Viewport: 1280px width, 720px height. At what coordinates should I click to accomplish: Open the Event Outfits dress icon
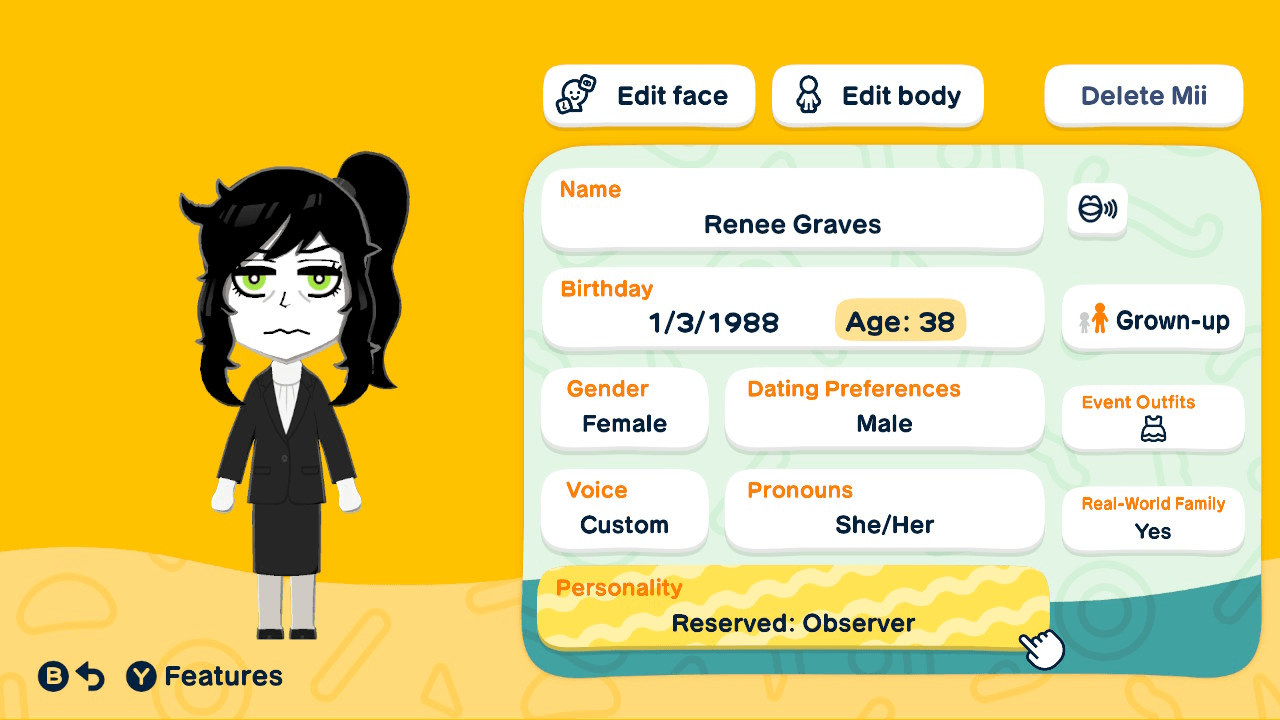click(1152, 428)
